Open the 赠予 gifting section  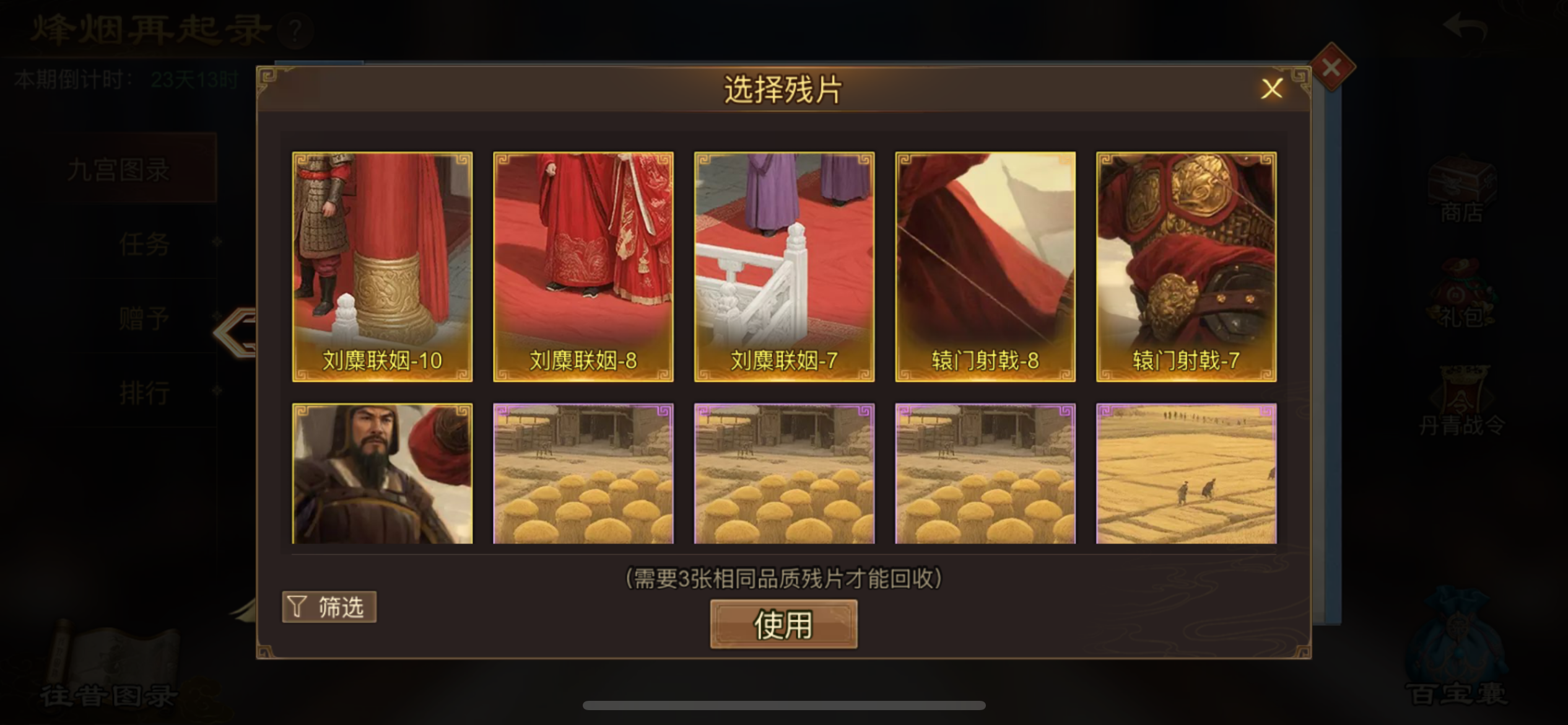coord(144,318)
